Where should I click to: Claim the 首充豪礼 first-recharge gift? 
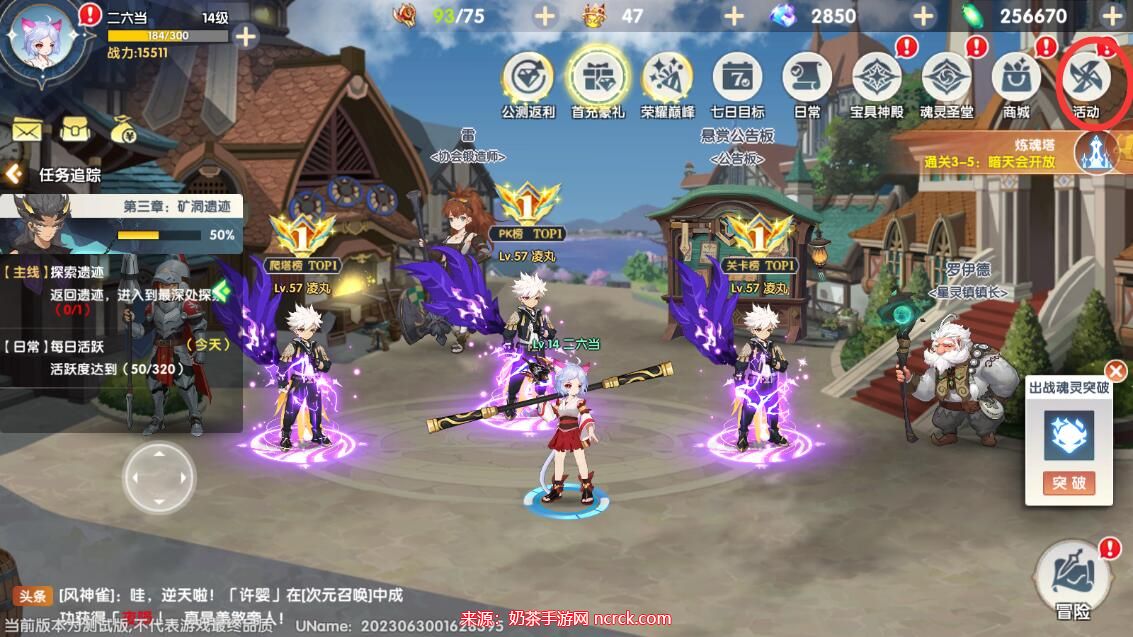pos(598,78)
